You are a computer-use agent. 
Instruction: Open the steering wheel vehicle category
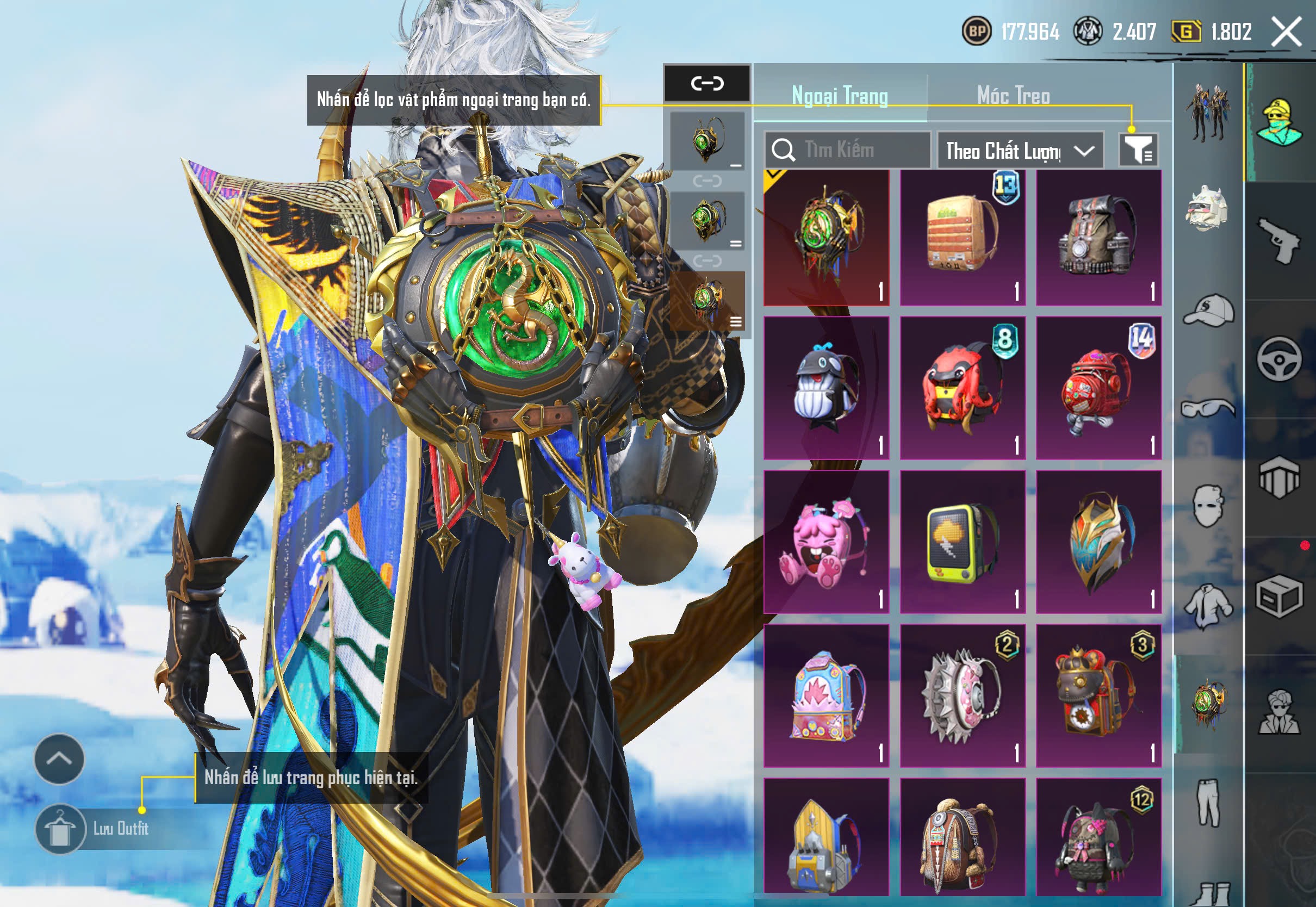(1279, 359)
